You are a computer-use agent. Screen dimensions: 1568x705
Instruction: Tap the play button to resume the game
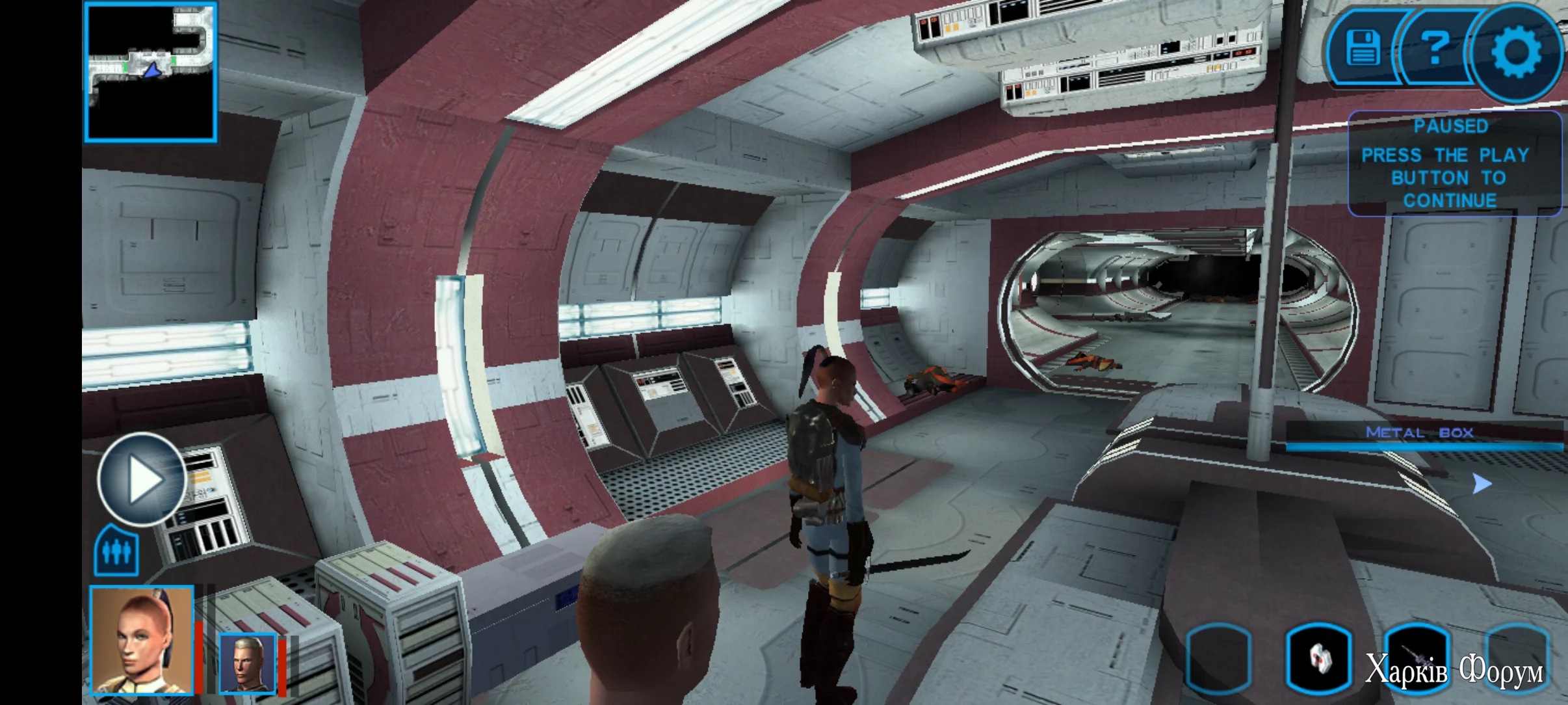point(142,480)
